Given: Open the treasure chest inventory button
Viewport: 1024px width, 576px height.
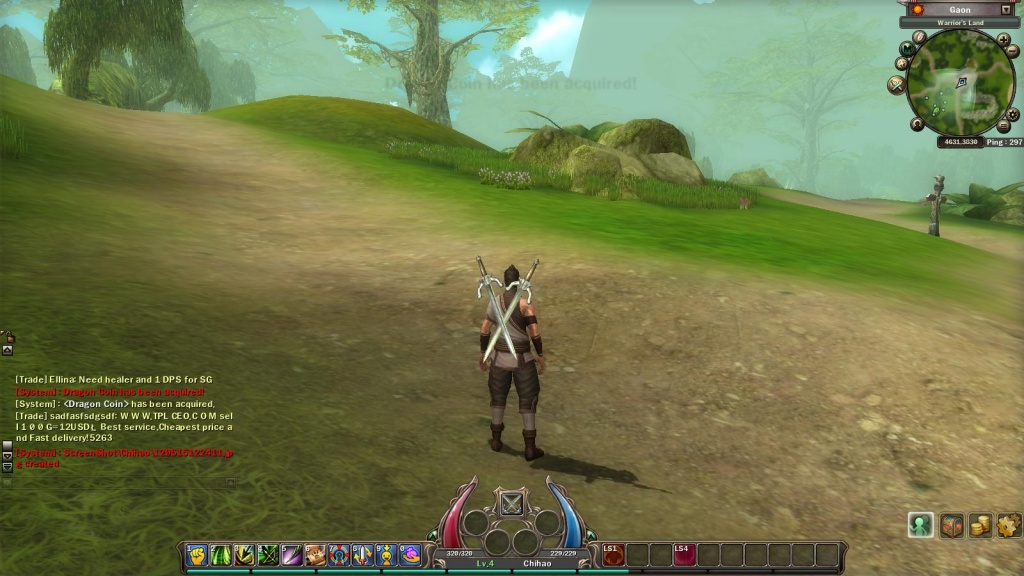Looking at the screenshot, I should (x=952, y=525).
